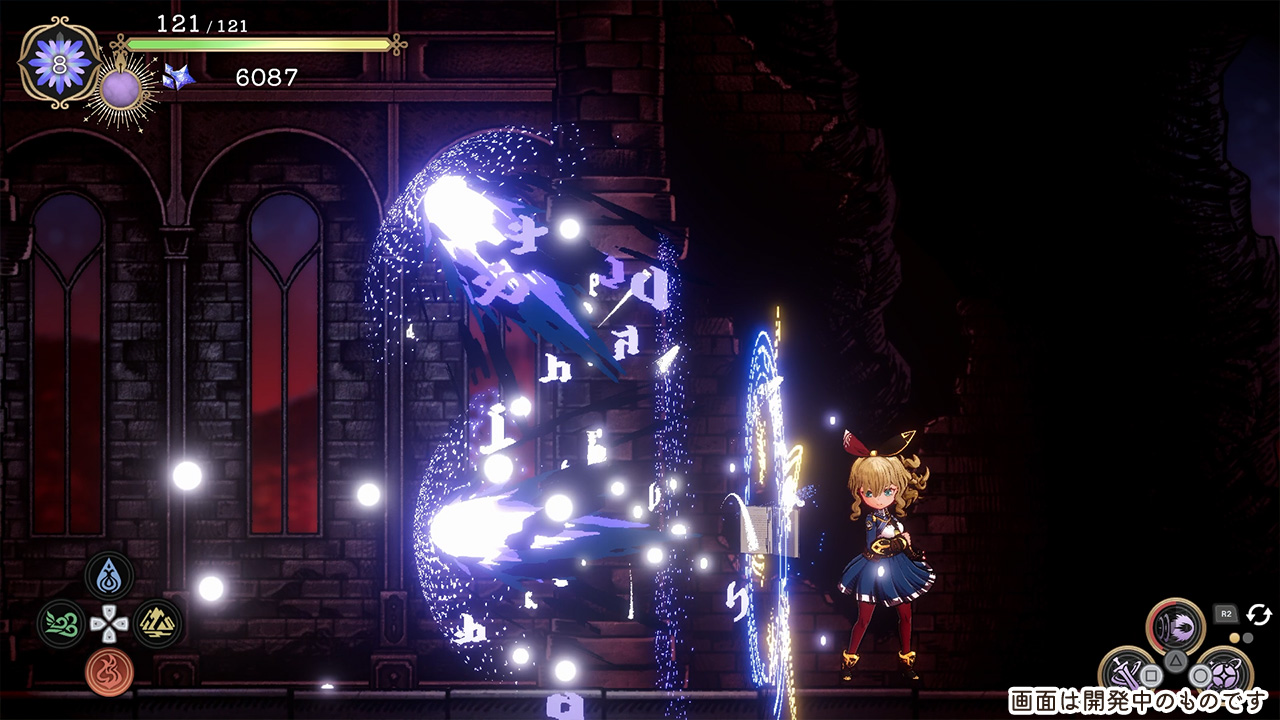Switch to the green wind element
Image resolution: width=1280 pixels, height=720 pixels.
(x=61, y=623)
